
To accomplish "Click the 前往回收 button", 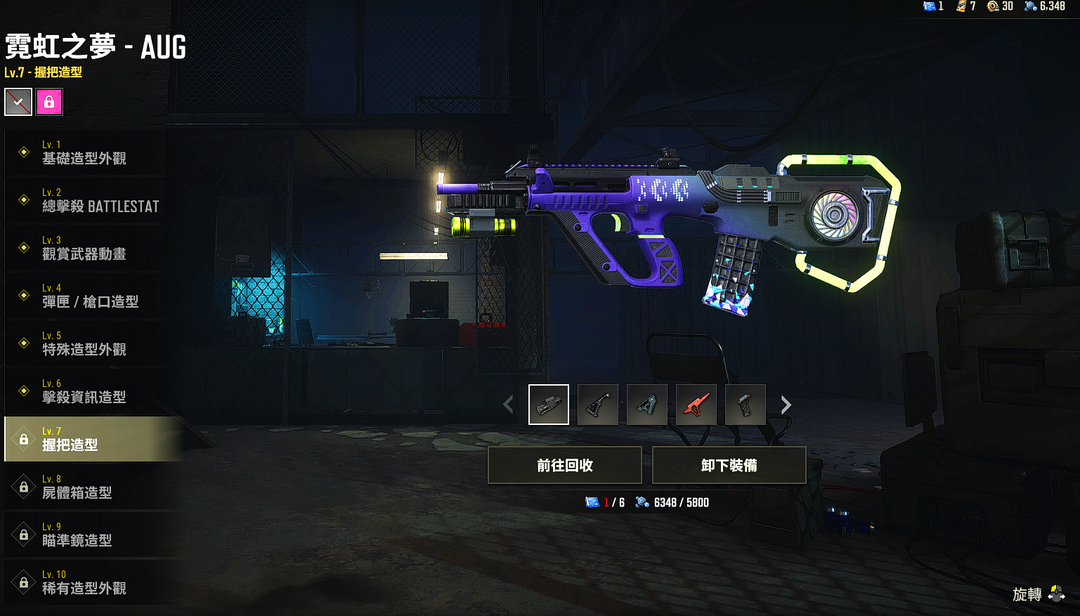I will pyautogui.click(x=565, y=465).
